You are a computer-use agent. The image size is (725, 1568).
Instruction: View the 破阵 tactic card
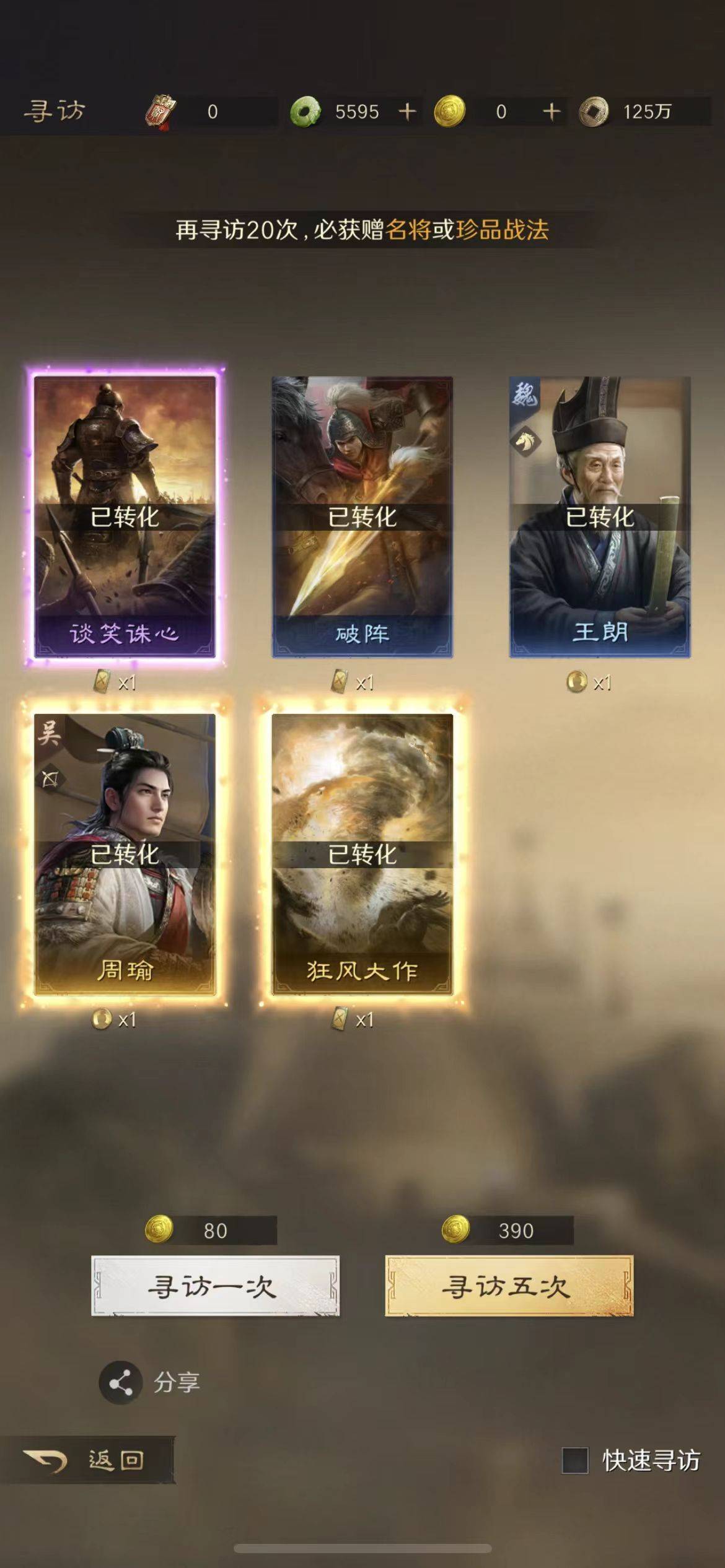coord(362,516)
